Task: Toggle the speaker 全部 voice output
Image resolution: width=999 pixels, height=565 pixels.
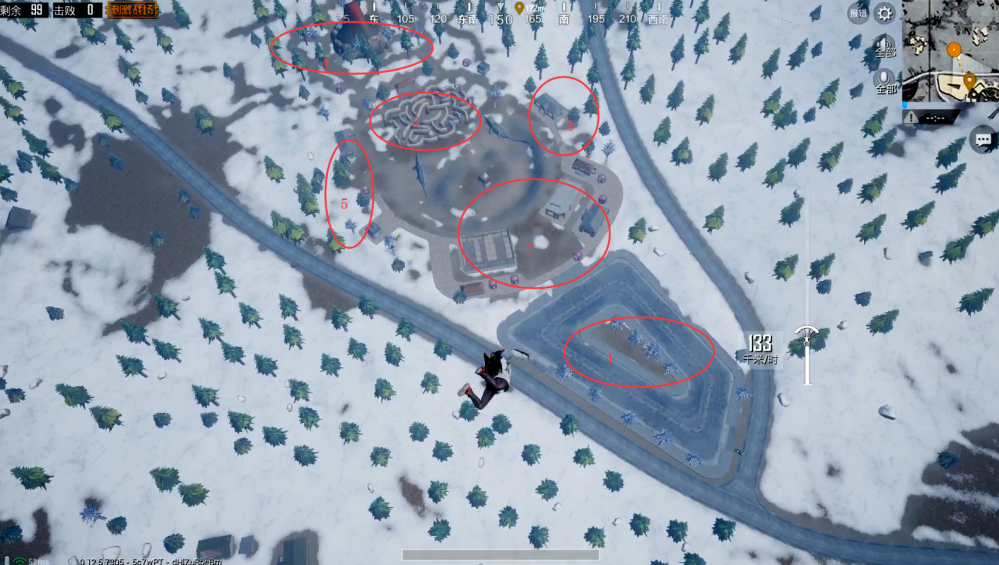Action: 884,49
